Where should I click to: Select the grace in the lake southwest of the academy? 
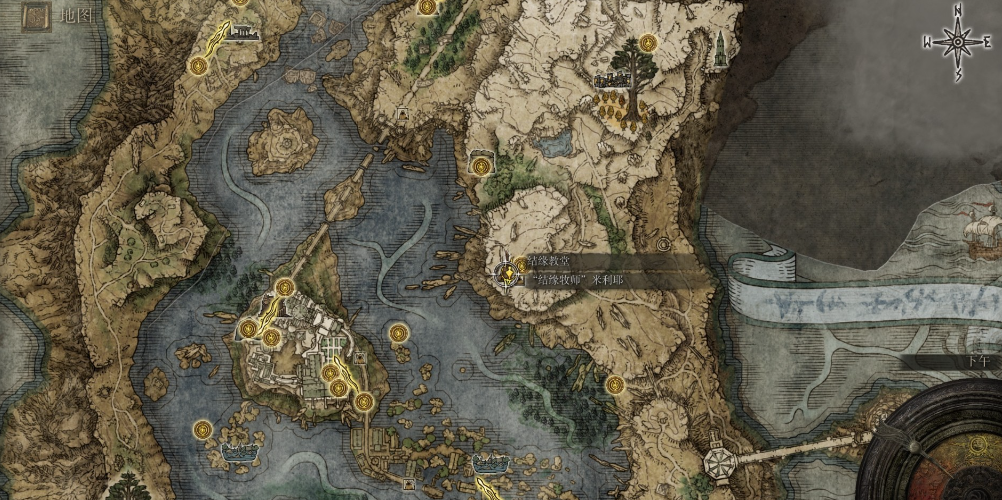pos(201,430)
